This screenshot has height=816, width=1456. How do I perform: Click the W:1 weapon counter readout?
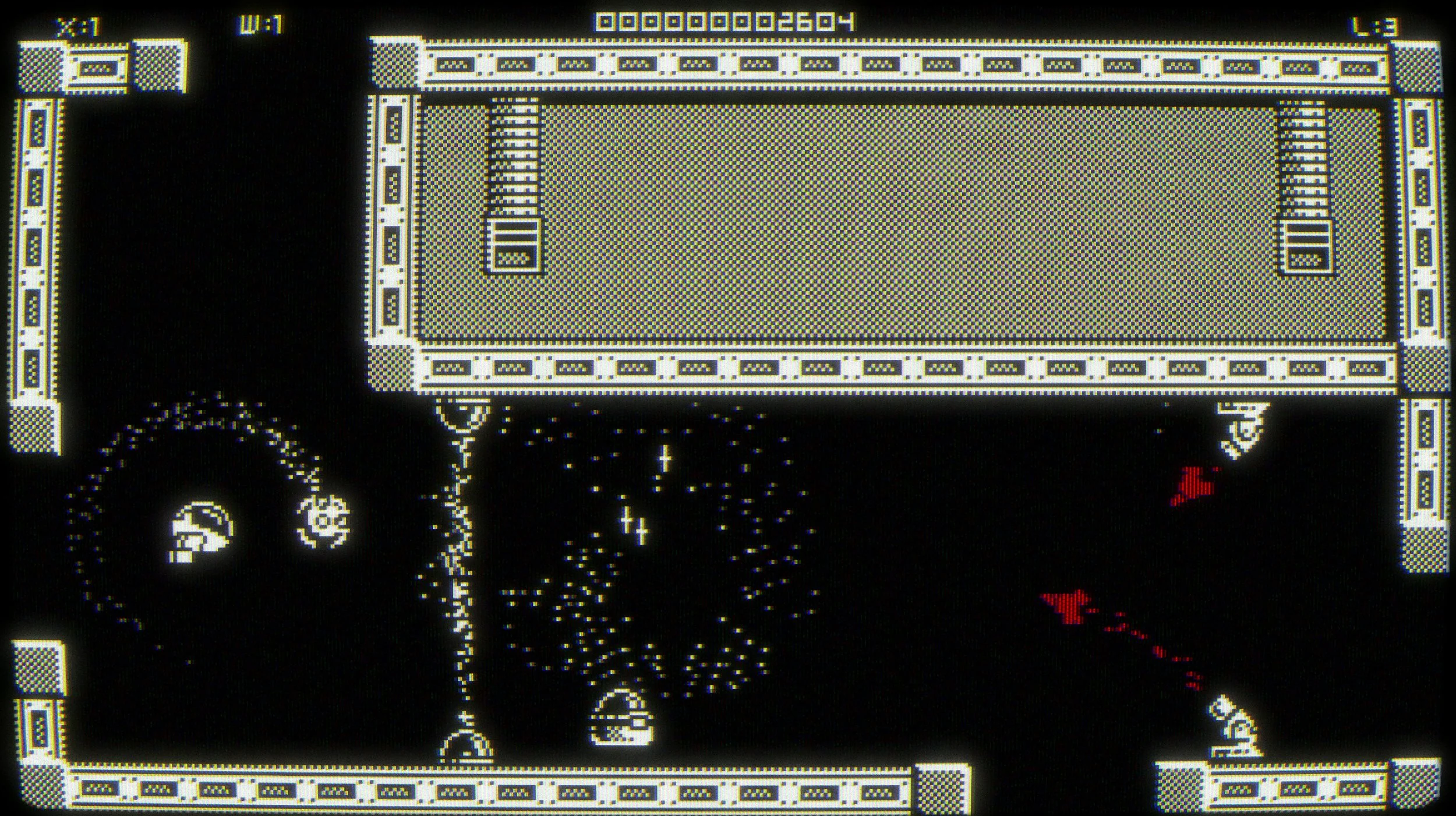tap(256, 23)
